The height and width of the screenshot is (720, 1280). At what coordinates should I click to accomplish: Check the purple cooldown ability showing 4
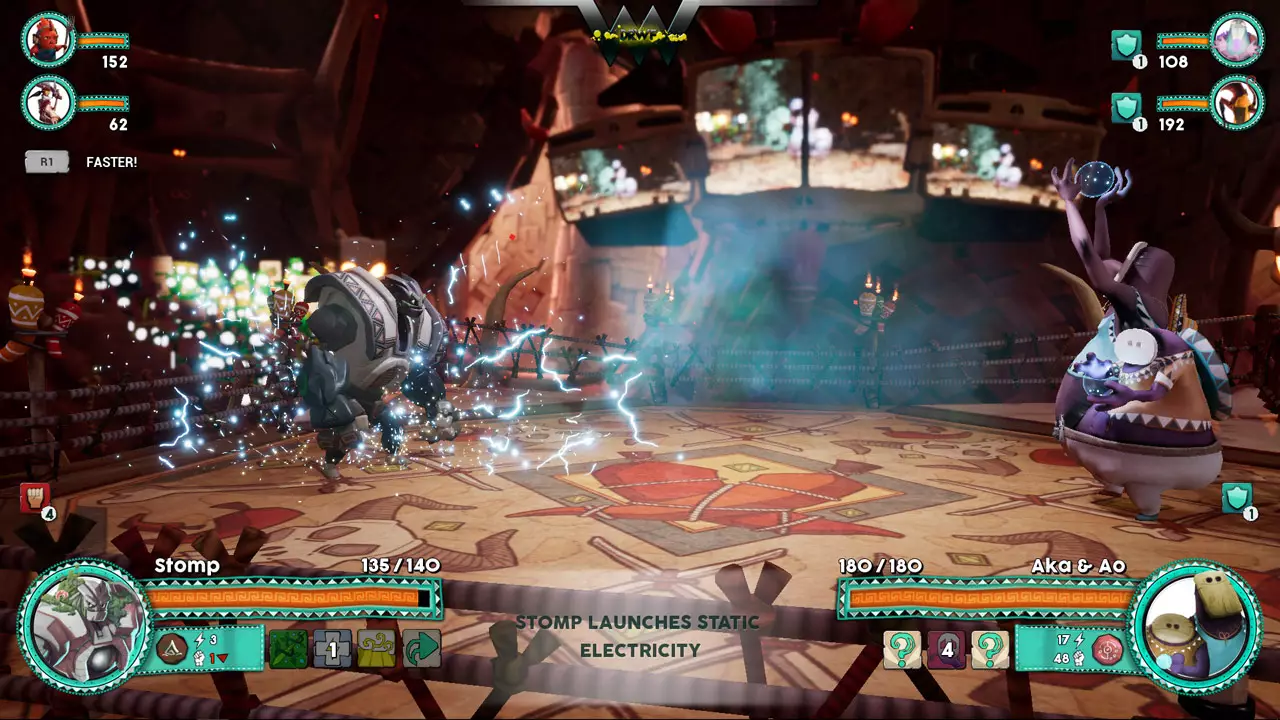point(946,649)
